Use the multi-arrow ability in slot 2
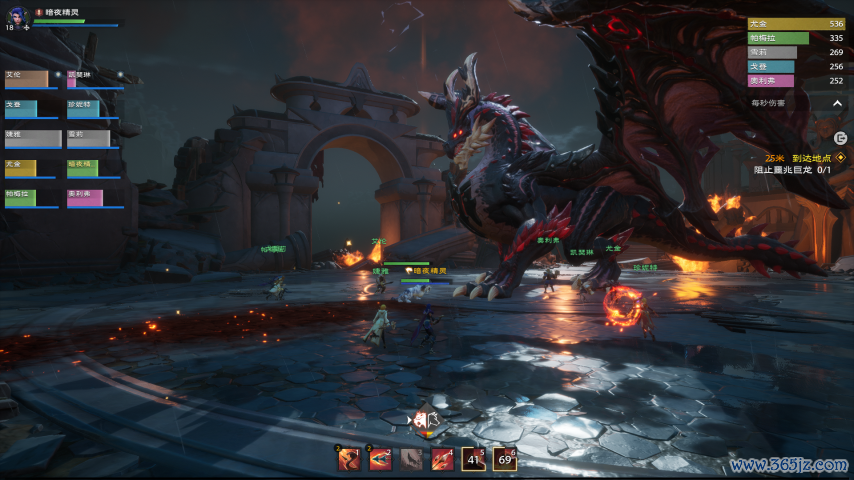This screenshot has width=854, height=480. (x=380, y=459)
